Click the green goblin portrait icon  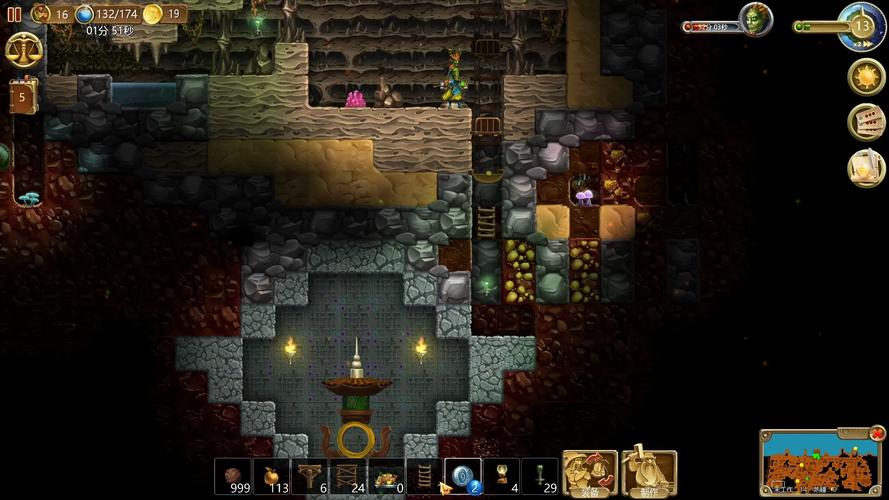click(x=755, y=18)
